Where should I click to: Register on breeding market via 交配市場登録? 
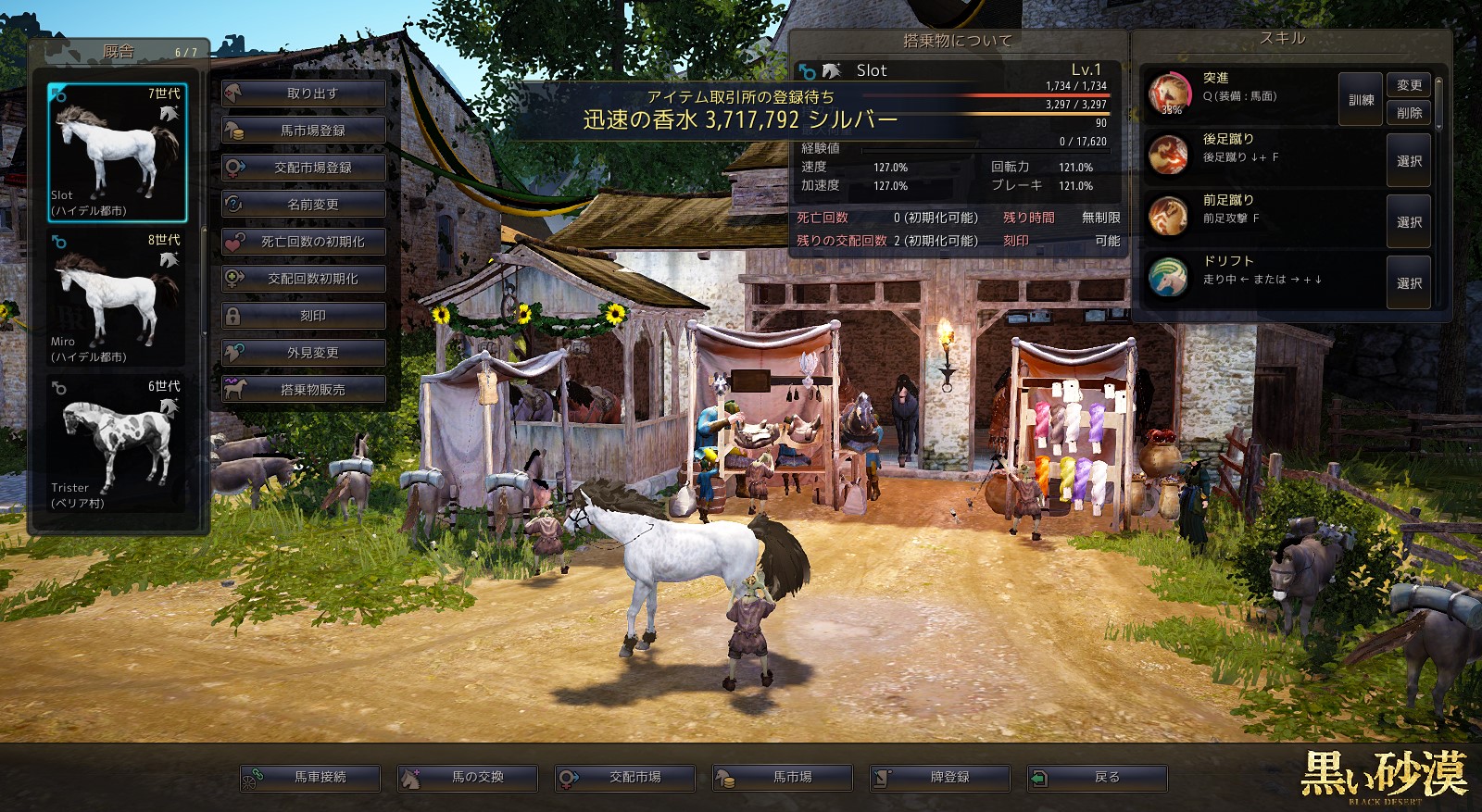point(304,168)
